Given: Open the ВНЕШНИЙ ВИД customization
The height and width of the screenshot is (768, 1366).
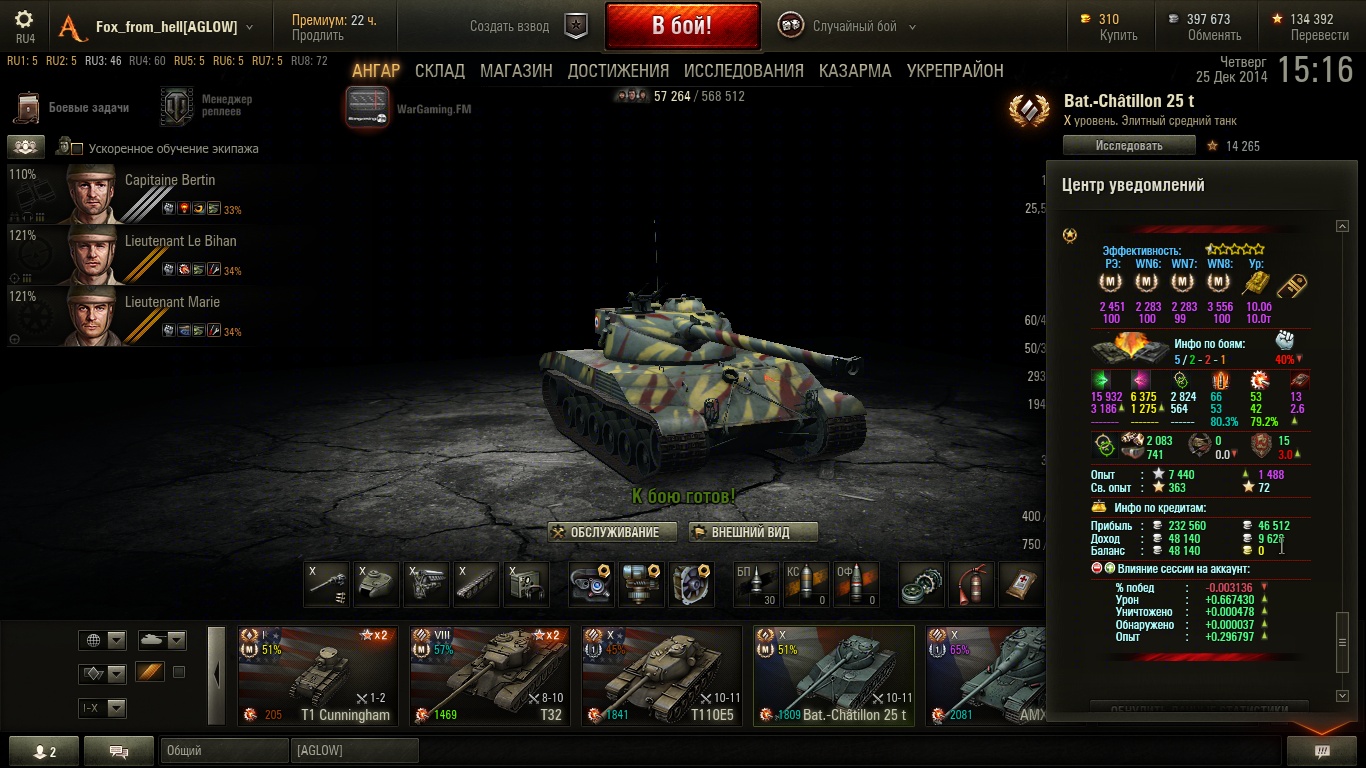Looking at the screenshot, I should 753,533.
